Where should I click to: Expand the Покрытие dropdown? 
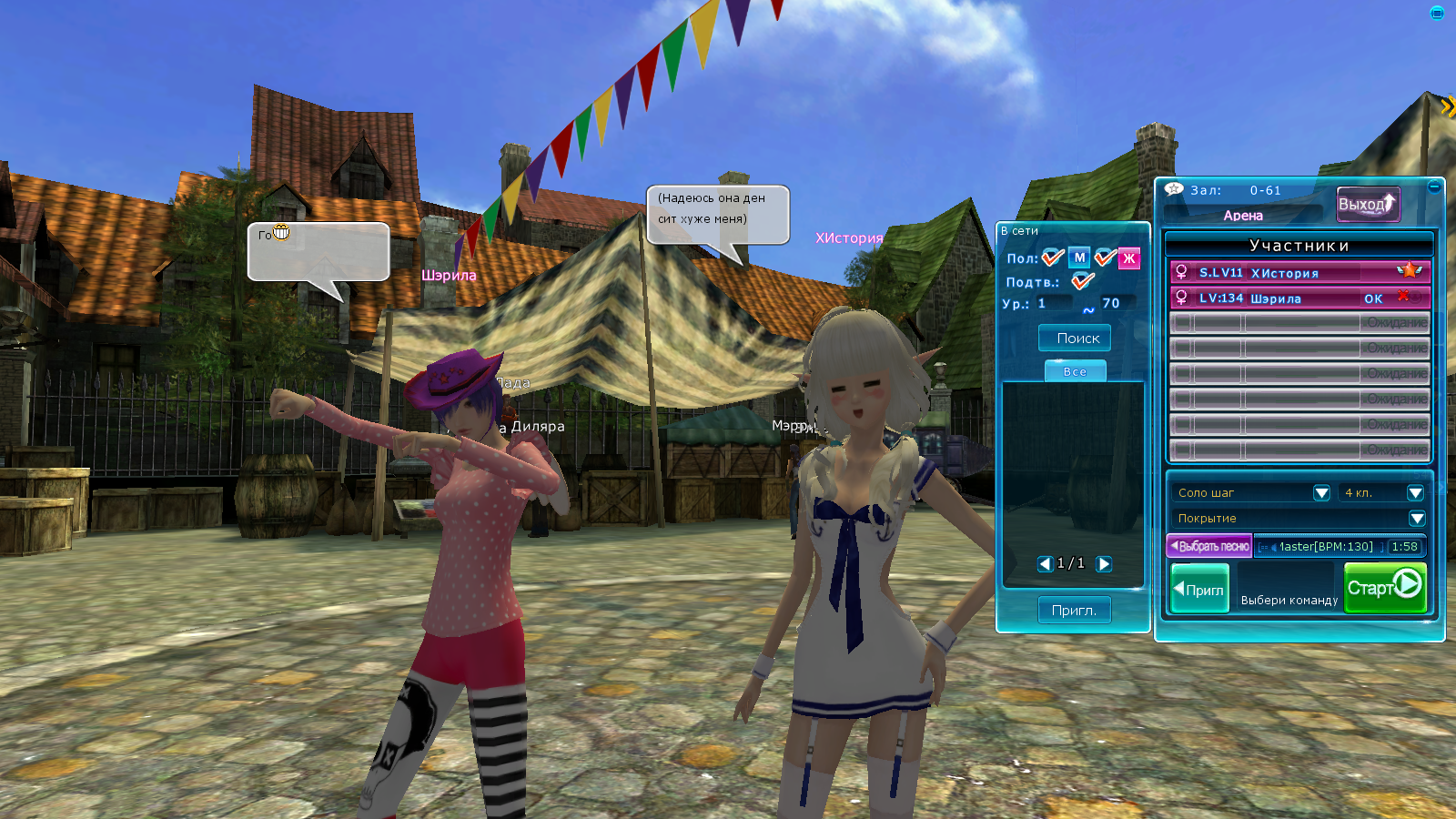pos(1416,518)
